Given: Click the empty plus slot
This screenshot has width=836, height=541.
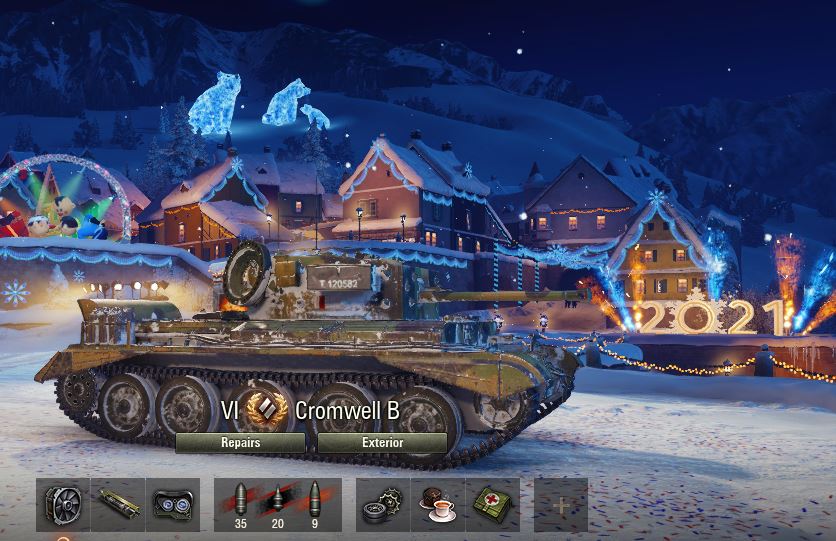Looking at the screenshot, I should 560,504.
